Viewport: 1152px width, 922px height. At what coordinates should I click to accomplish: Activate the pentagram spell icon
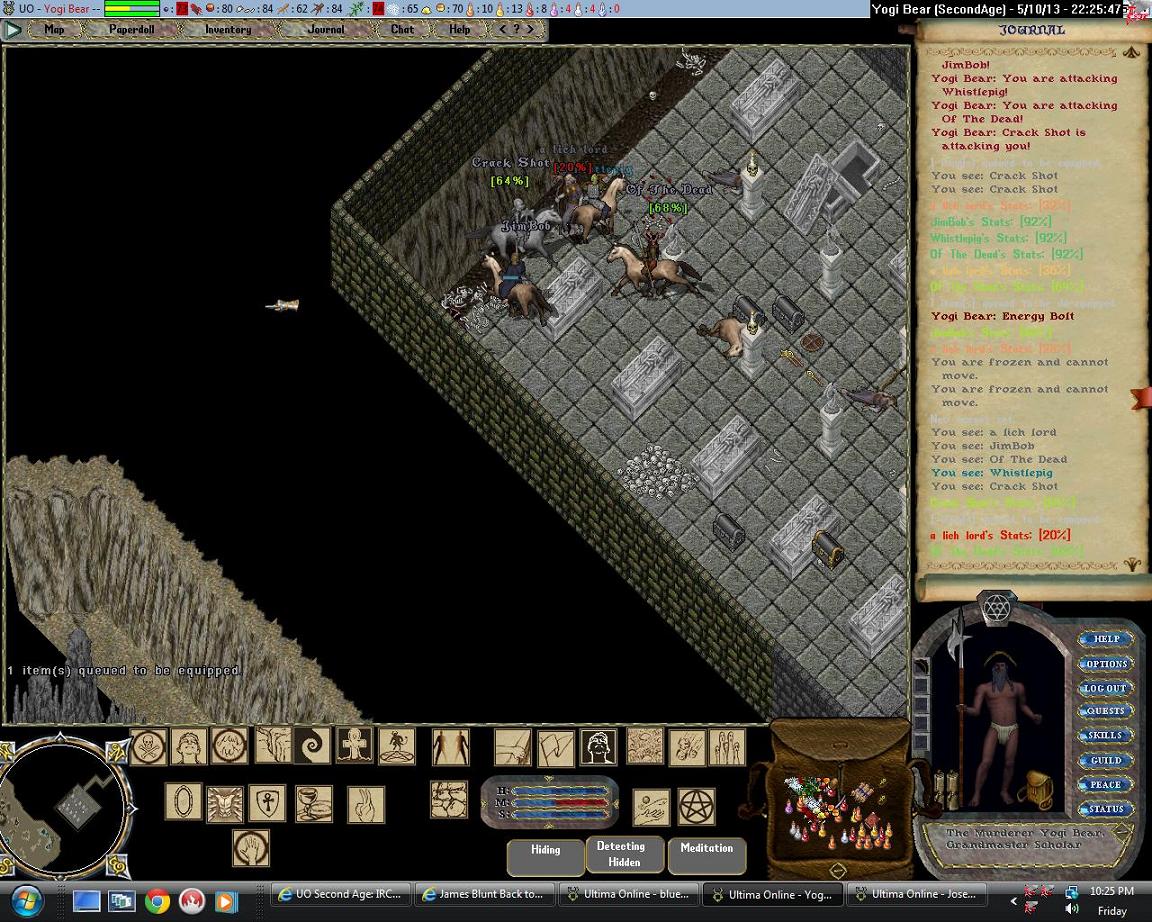(696, 806)
